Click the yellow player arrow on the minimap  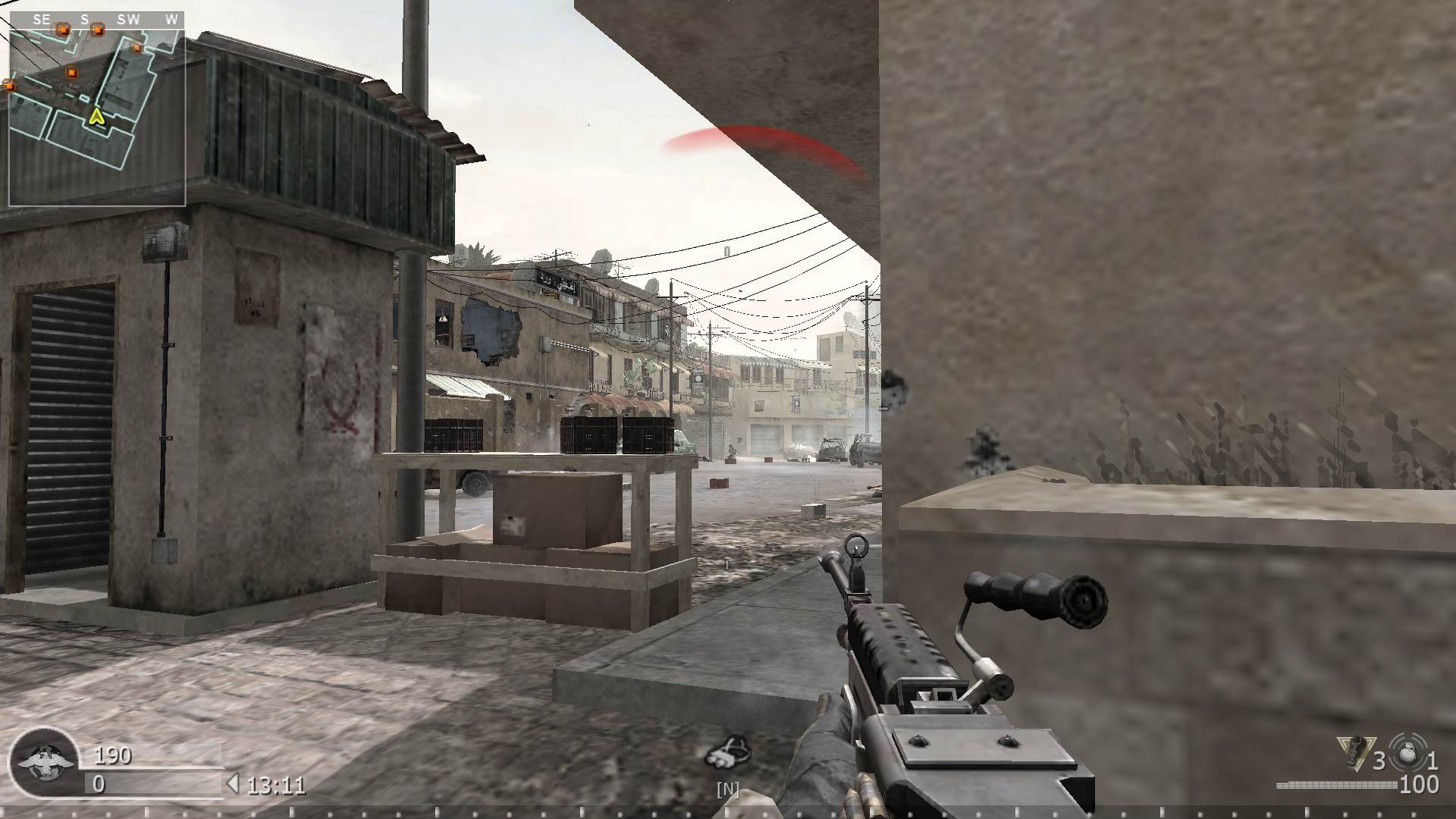(97, 118)
